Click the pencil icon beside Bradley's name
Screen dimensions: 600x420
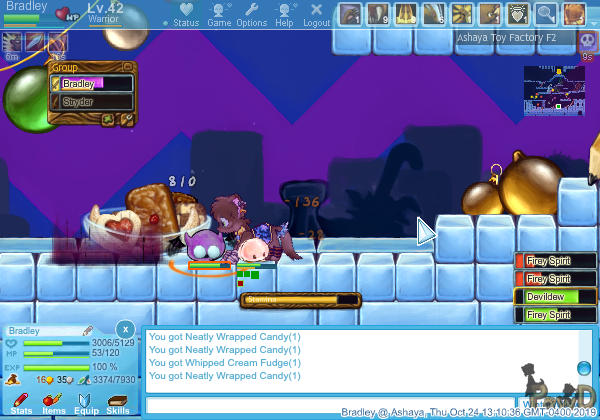[x=88, y=330]
